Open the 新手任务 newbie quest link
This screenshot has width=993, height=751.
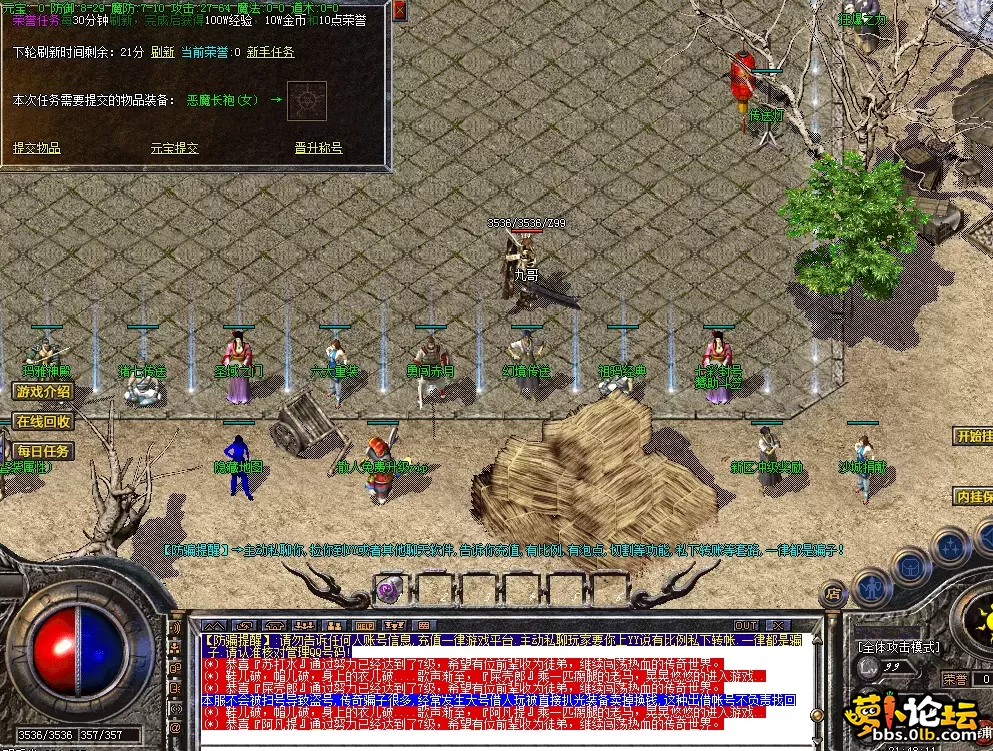(x=270, y=52)
